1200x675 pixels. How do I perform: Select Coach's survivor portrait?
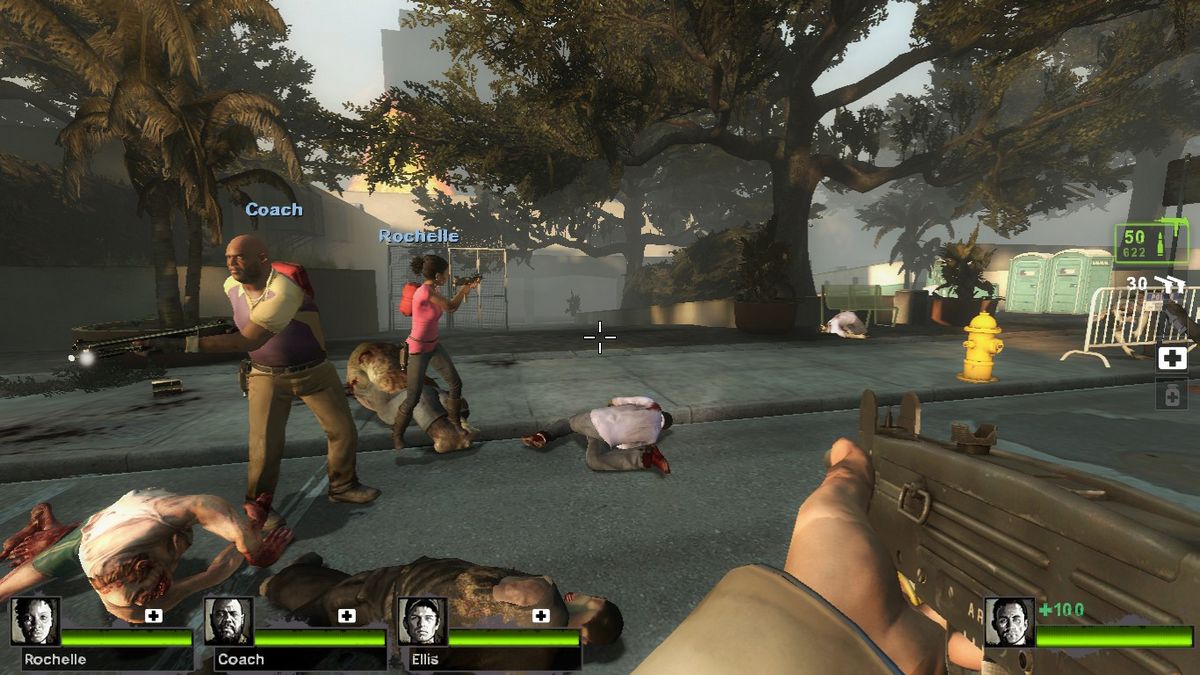pyautogui.click(x=229, y=621)
